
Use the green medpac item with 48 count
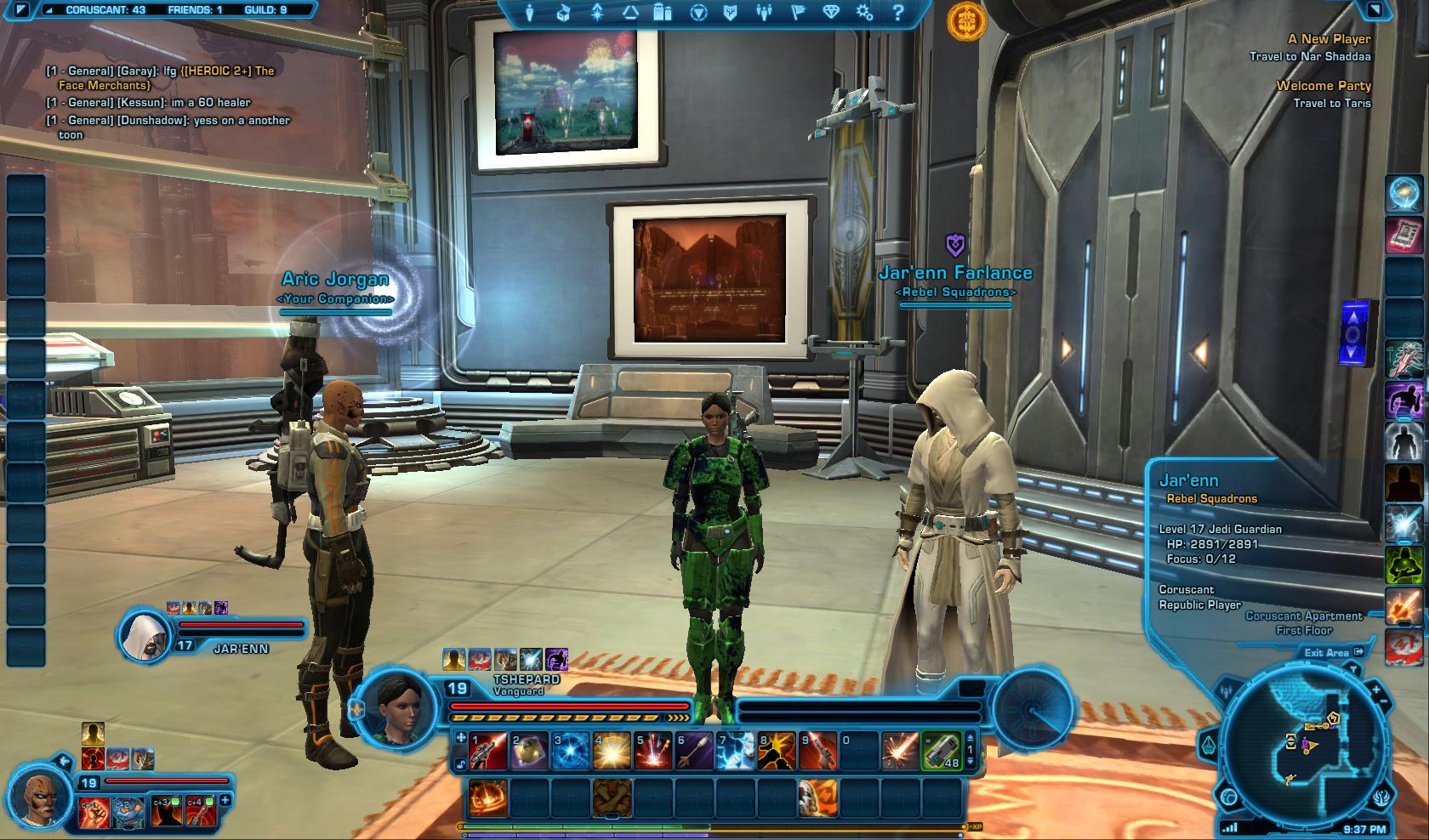(941, 751)
